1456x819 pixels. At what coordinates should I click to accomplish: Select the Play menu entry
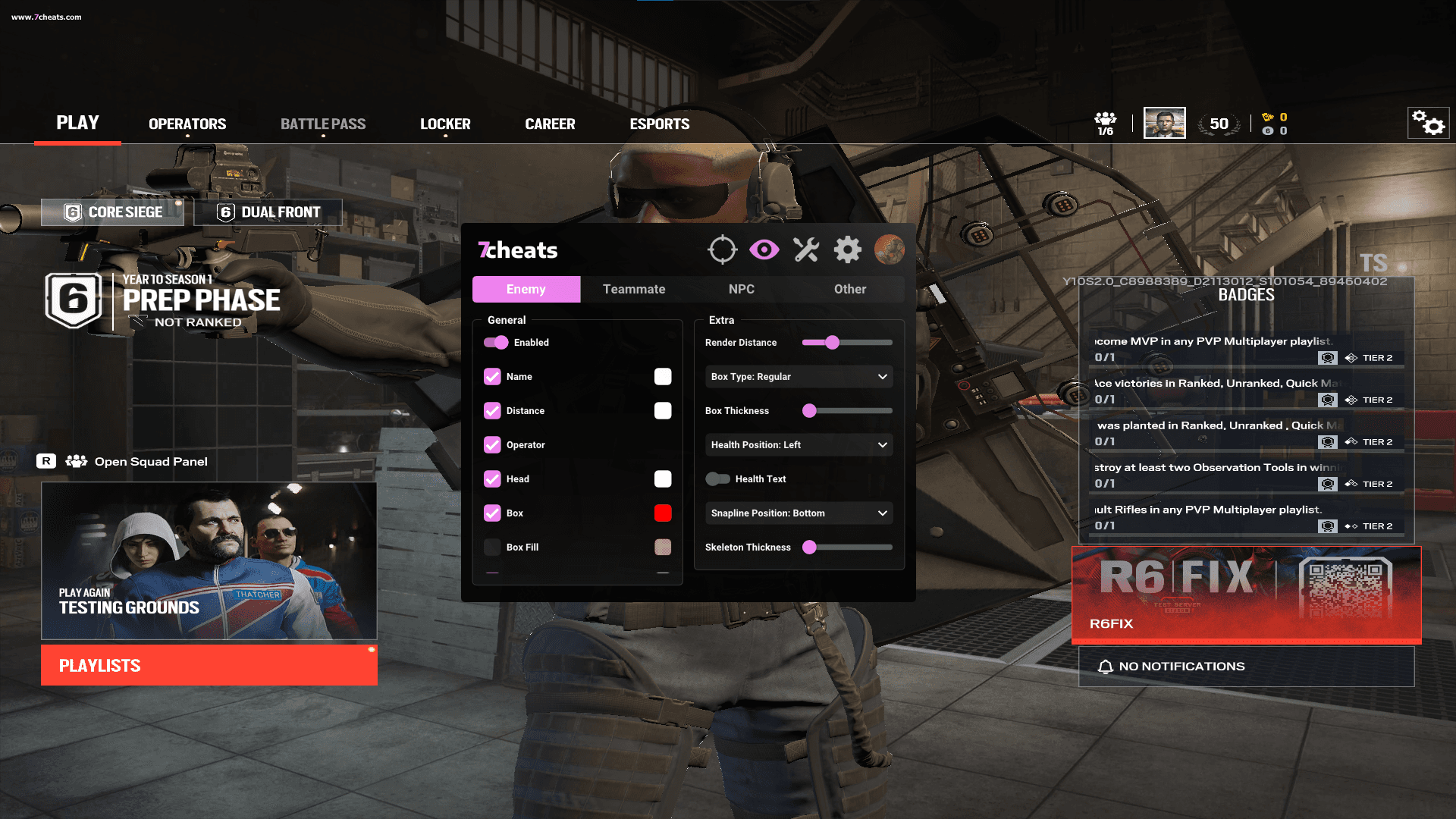77,123
